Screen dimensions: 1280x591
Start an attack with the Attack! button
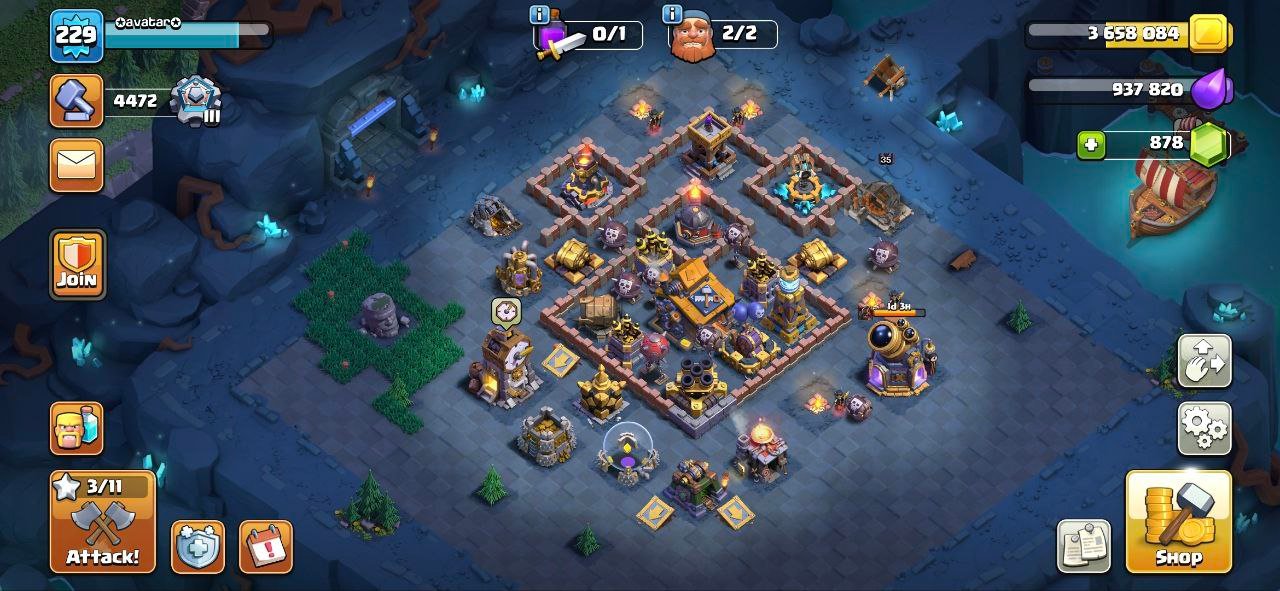point(103,522)
